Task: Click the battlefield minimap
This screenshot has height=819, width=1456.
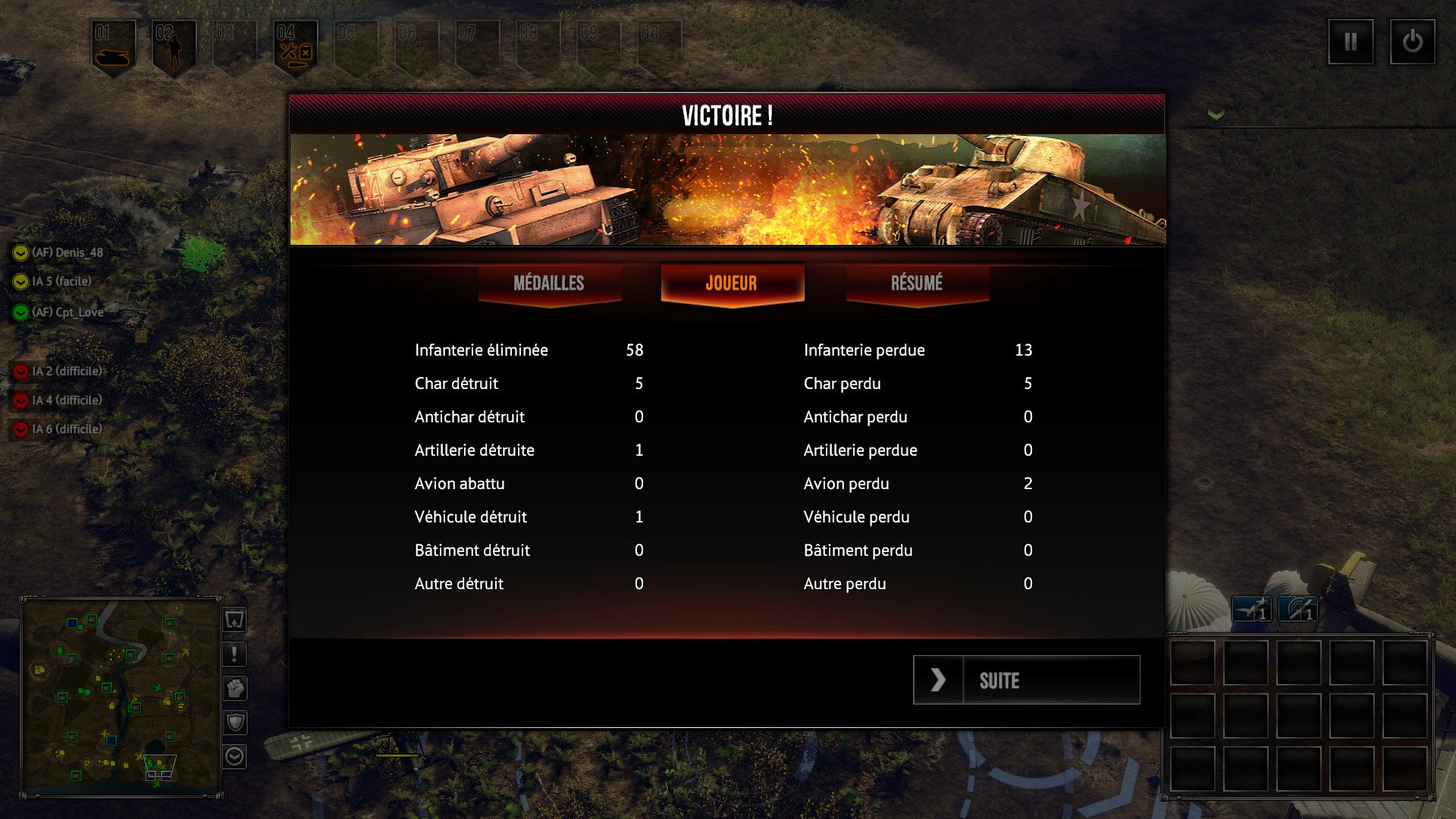Action: [x=121, y=695]
